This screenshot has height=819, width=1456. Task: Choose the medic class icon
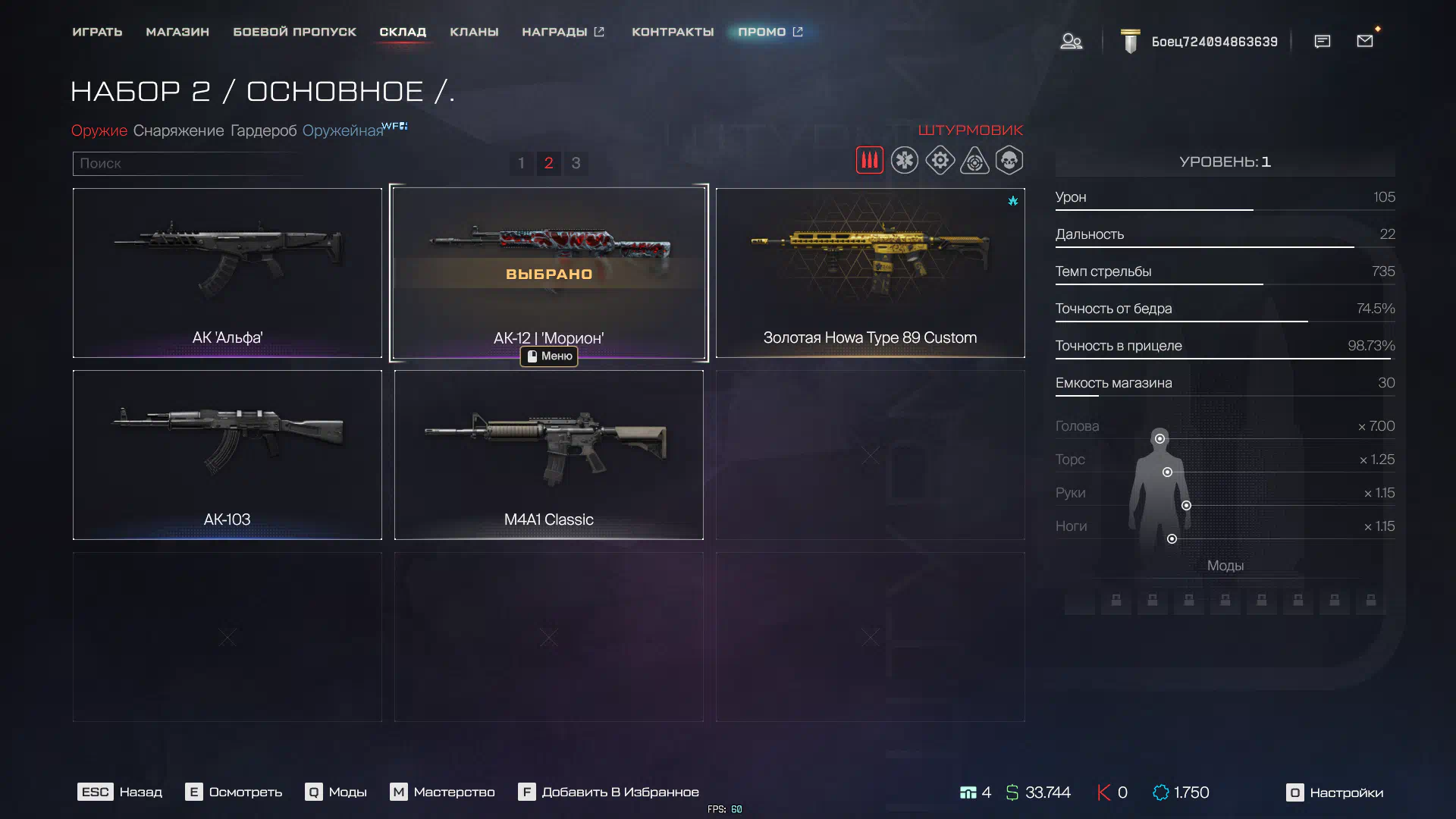click(x=904, y=161)
